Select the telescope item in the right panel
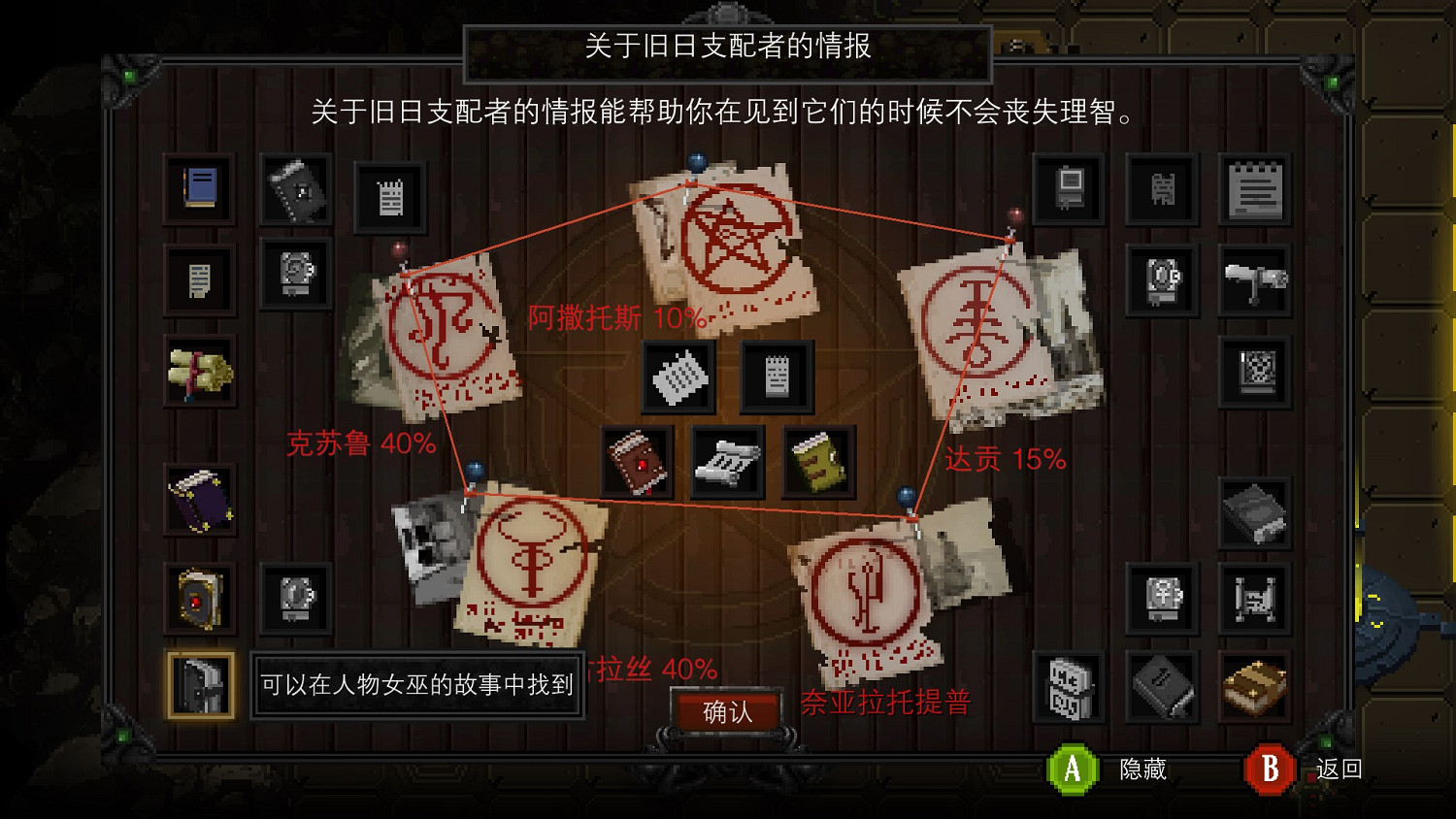1456x819 pixels. pos(1255,278)
